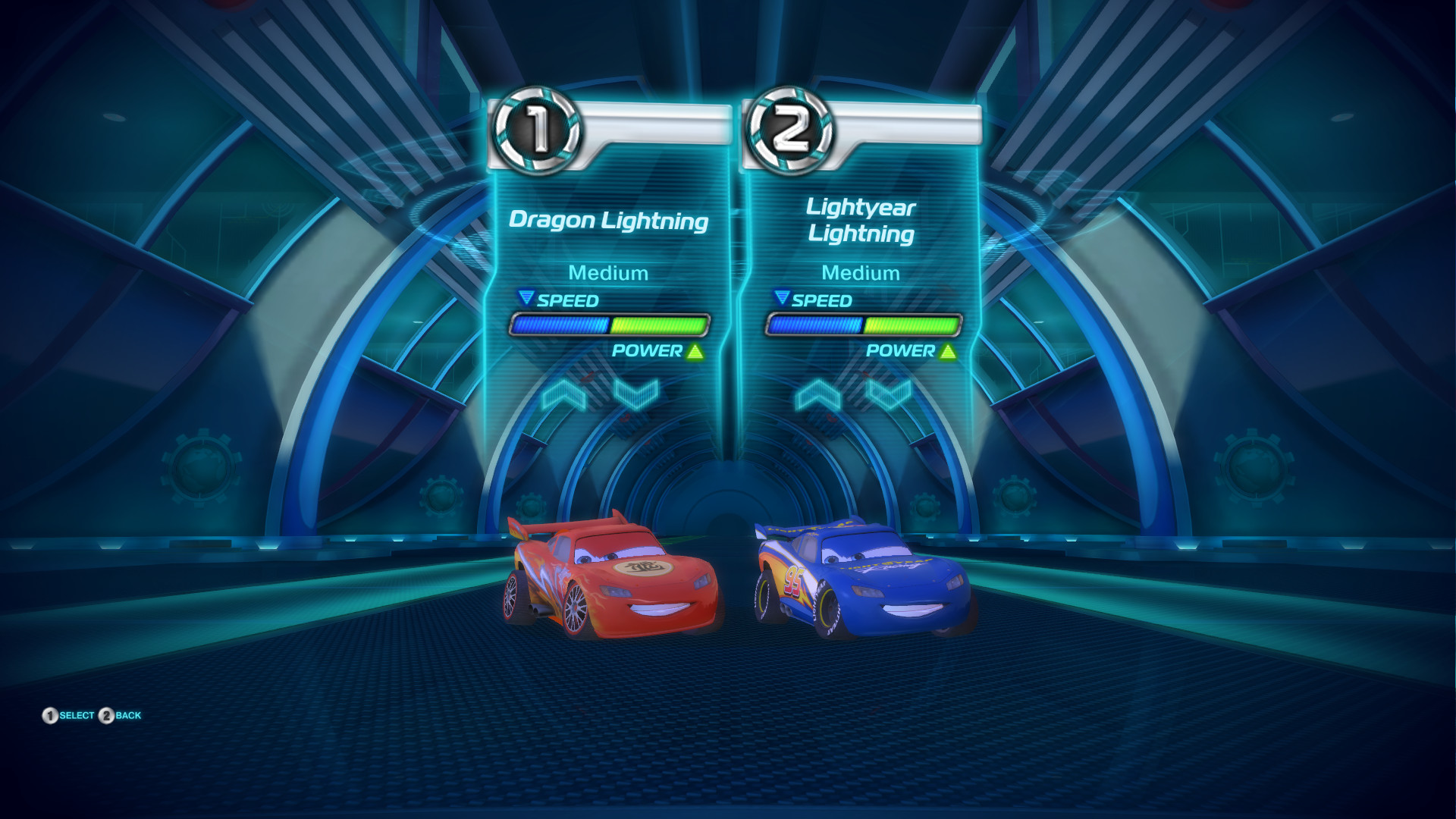This screenshot has height=819, width=1456.
Task: Click Medium difficulty on Player 1 card
Action: 610,273
